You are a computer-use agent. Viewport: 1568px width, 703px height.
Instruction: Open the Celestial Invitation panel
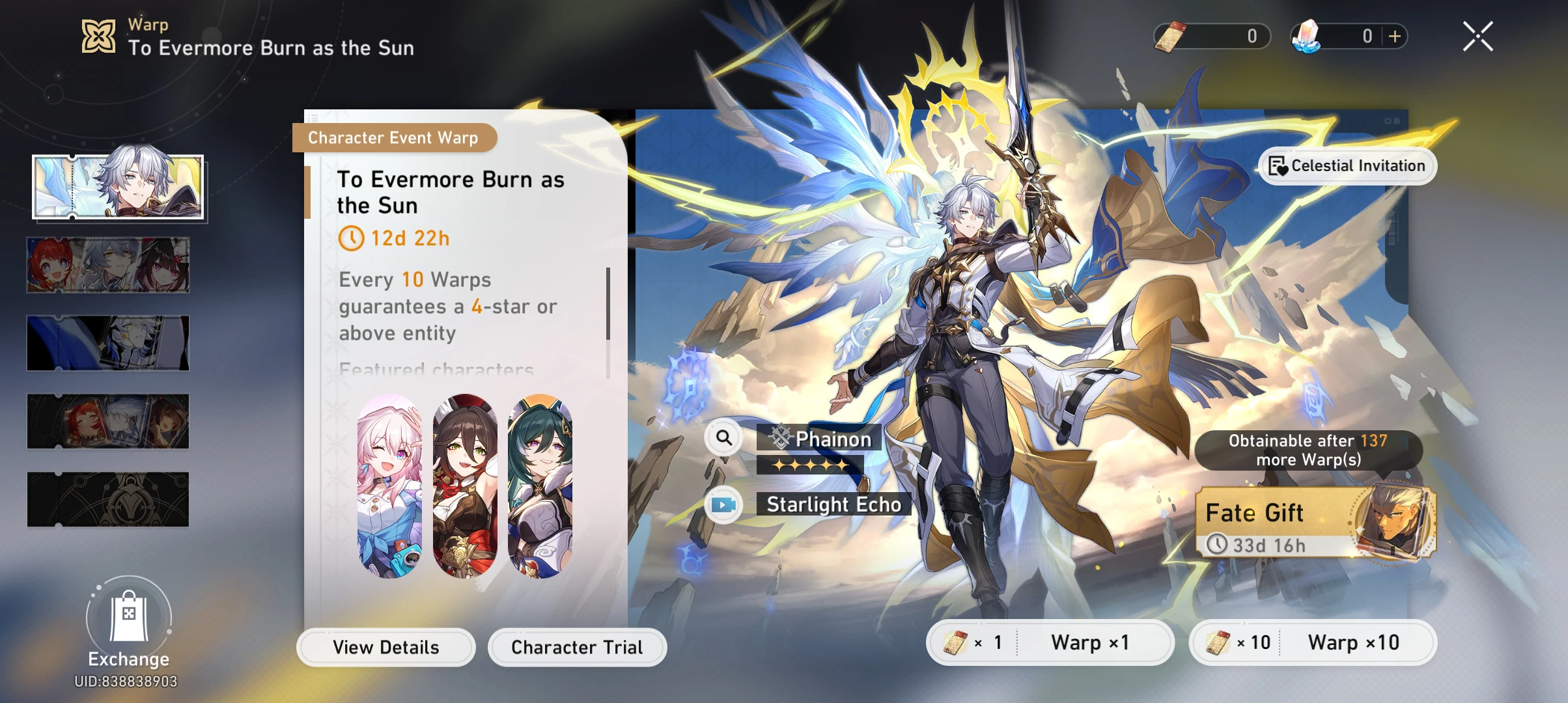coord(1345,166)
